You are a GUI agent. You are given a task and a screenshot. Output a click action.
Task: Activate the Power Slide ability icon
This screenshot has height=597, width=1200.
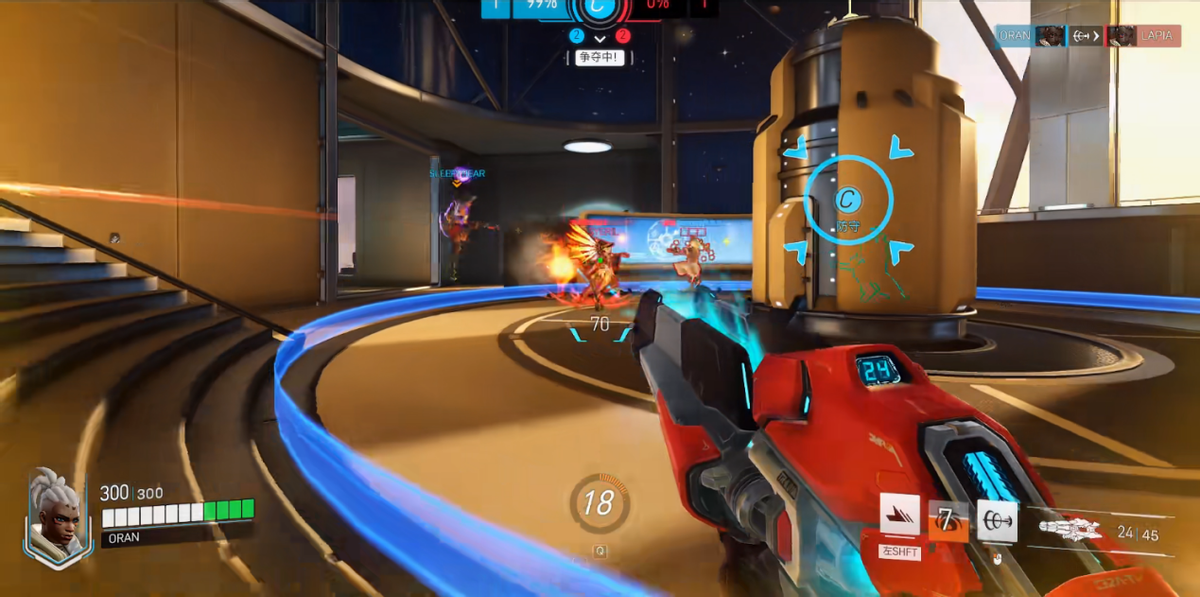[899, 514]
